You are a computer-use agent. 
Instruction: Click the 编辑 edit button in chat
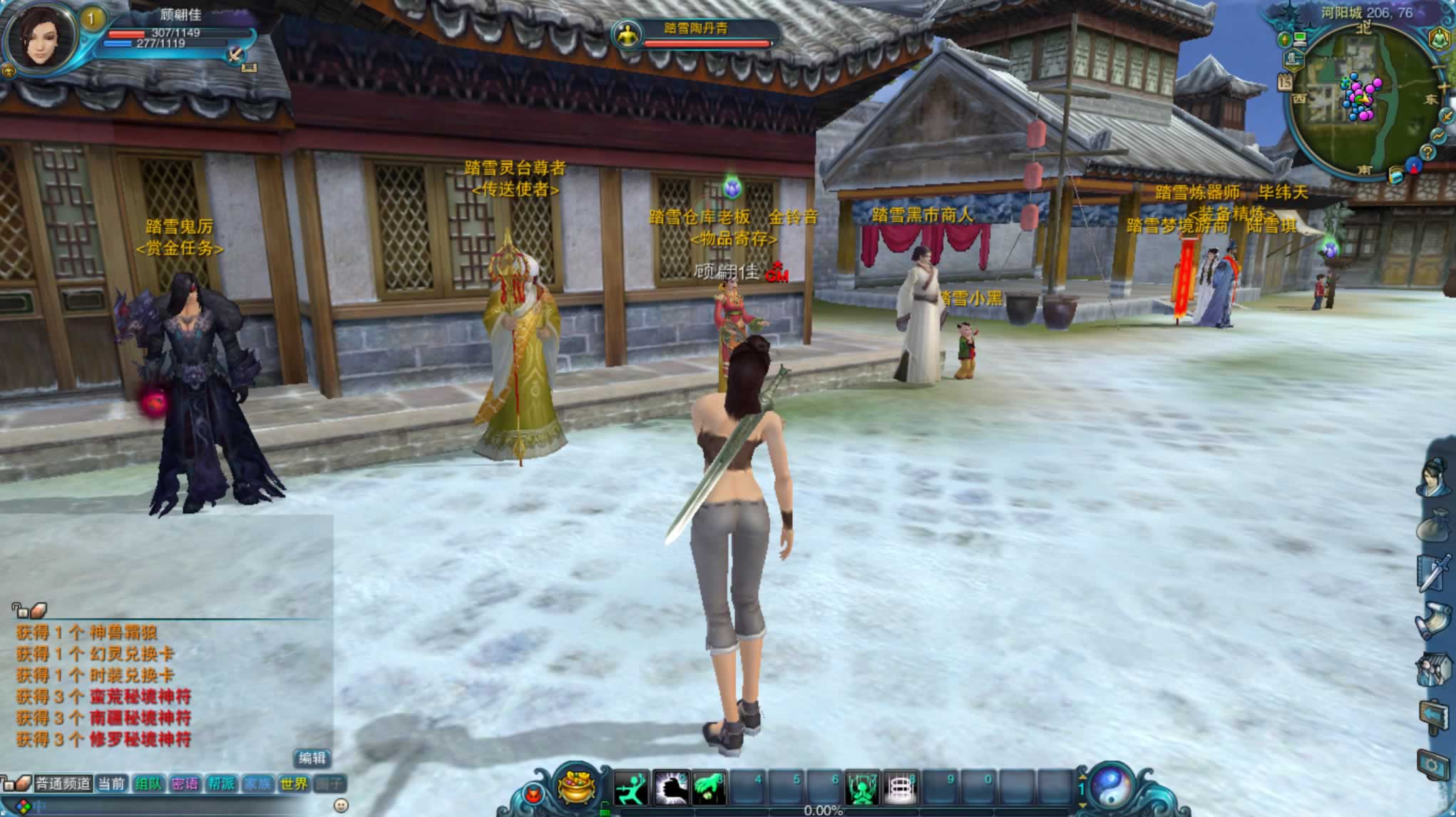[x=312, y=758]
